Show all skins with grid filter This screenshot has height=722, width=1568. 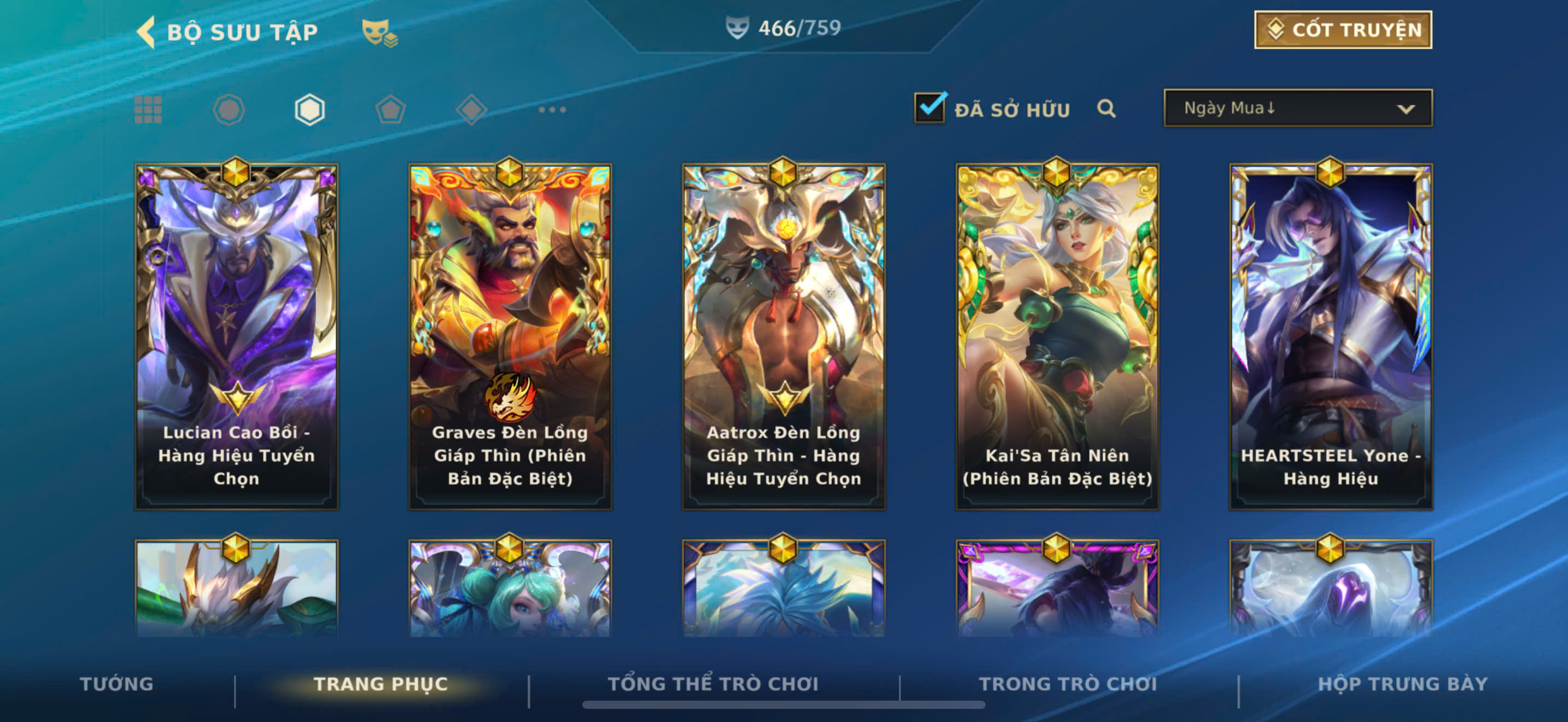tap(148, 110)
